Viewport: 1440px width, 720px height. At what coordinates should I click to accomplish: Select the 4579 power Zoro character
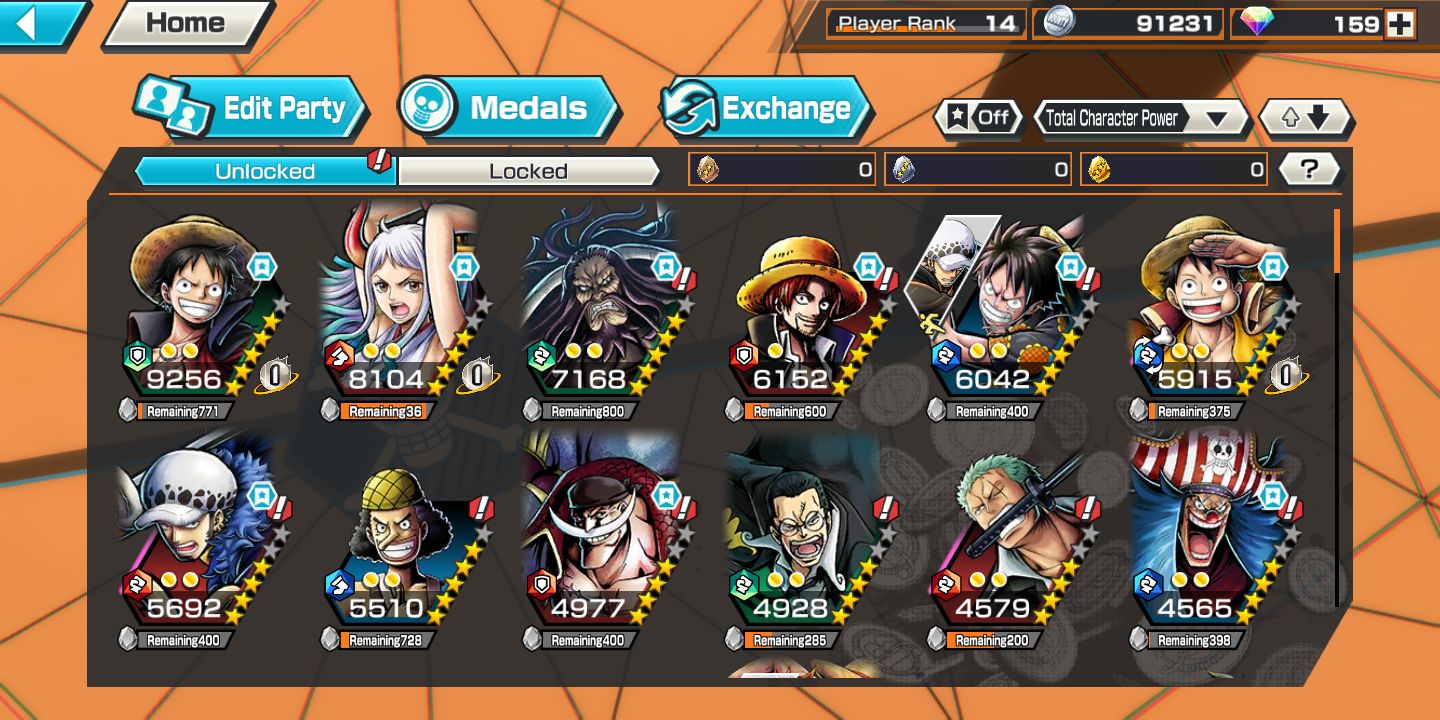(1004, 540)
